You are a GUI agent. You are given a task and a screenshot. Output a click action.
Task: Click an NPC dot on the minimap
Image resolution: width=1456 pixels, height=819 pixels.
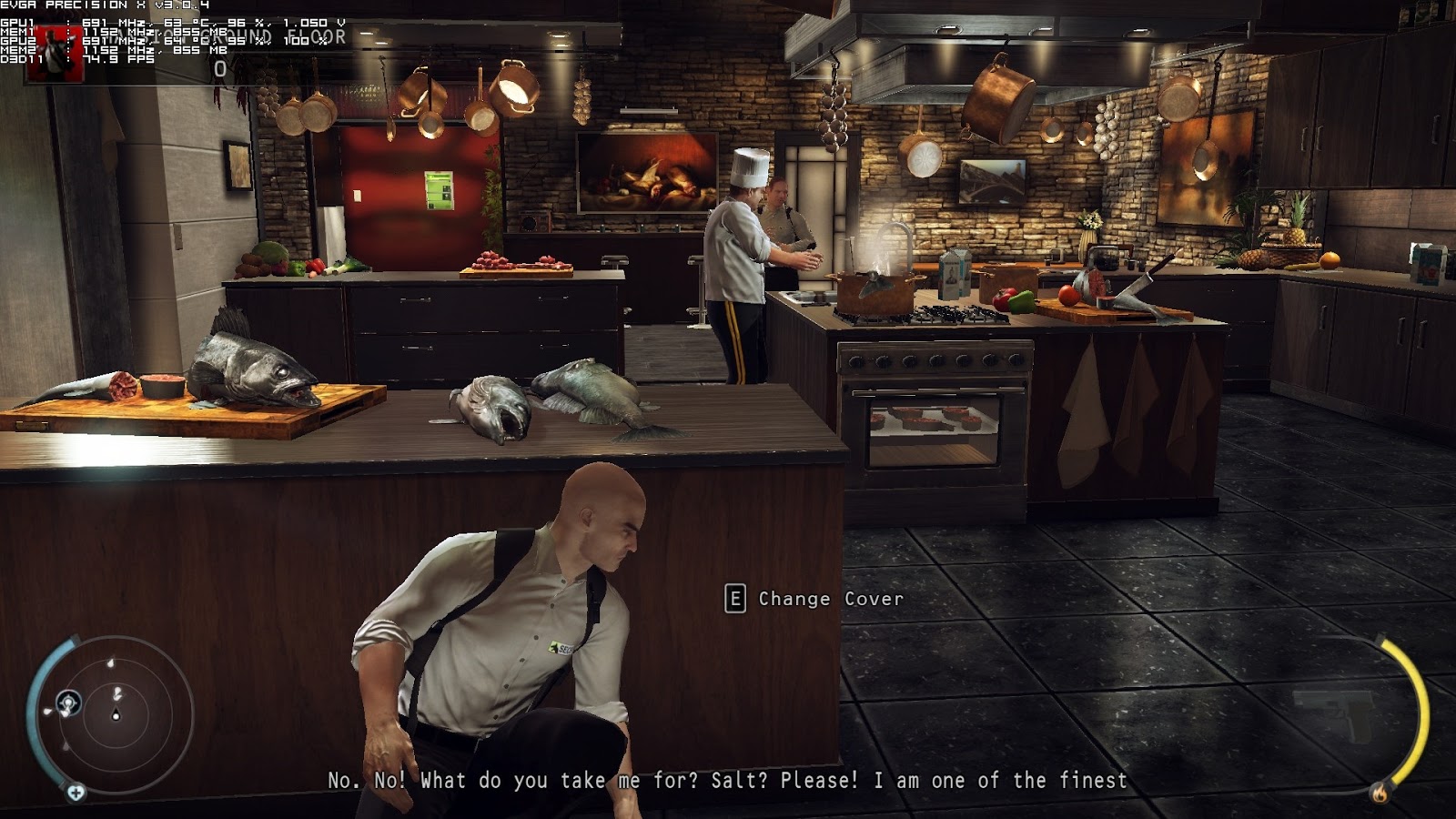pyautogui.click(x=110, y=663)
